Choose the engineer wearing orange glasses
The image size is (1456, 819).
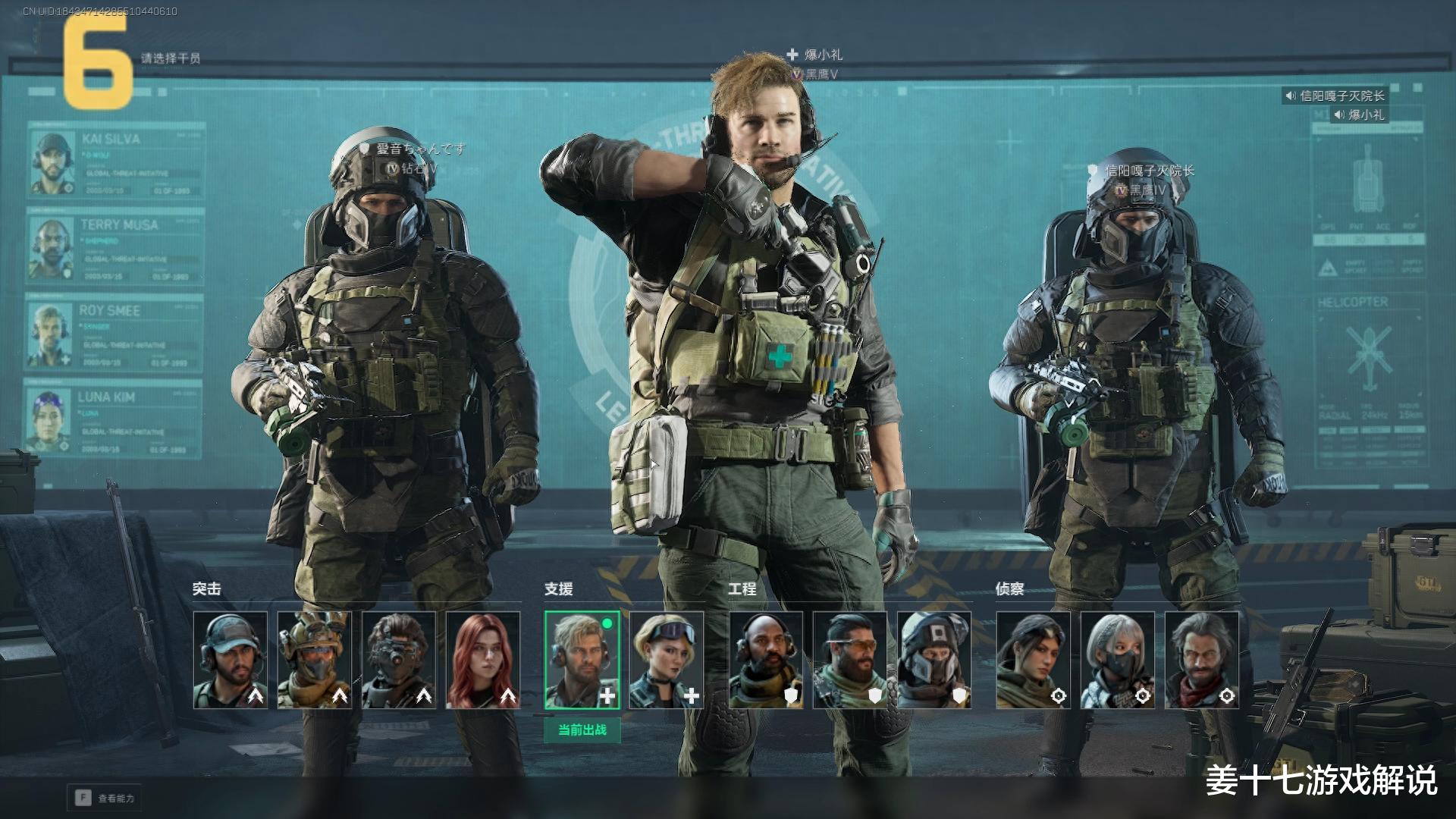850,660
